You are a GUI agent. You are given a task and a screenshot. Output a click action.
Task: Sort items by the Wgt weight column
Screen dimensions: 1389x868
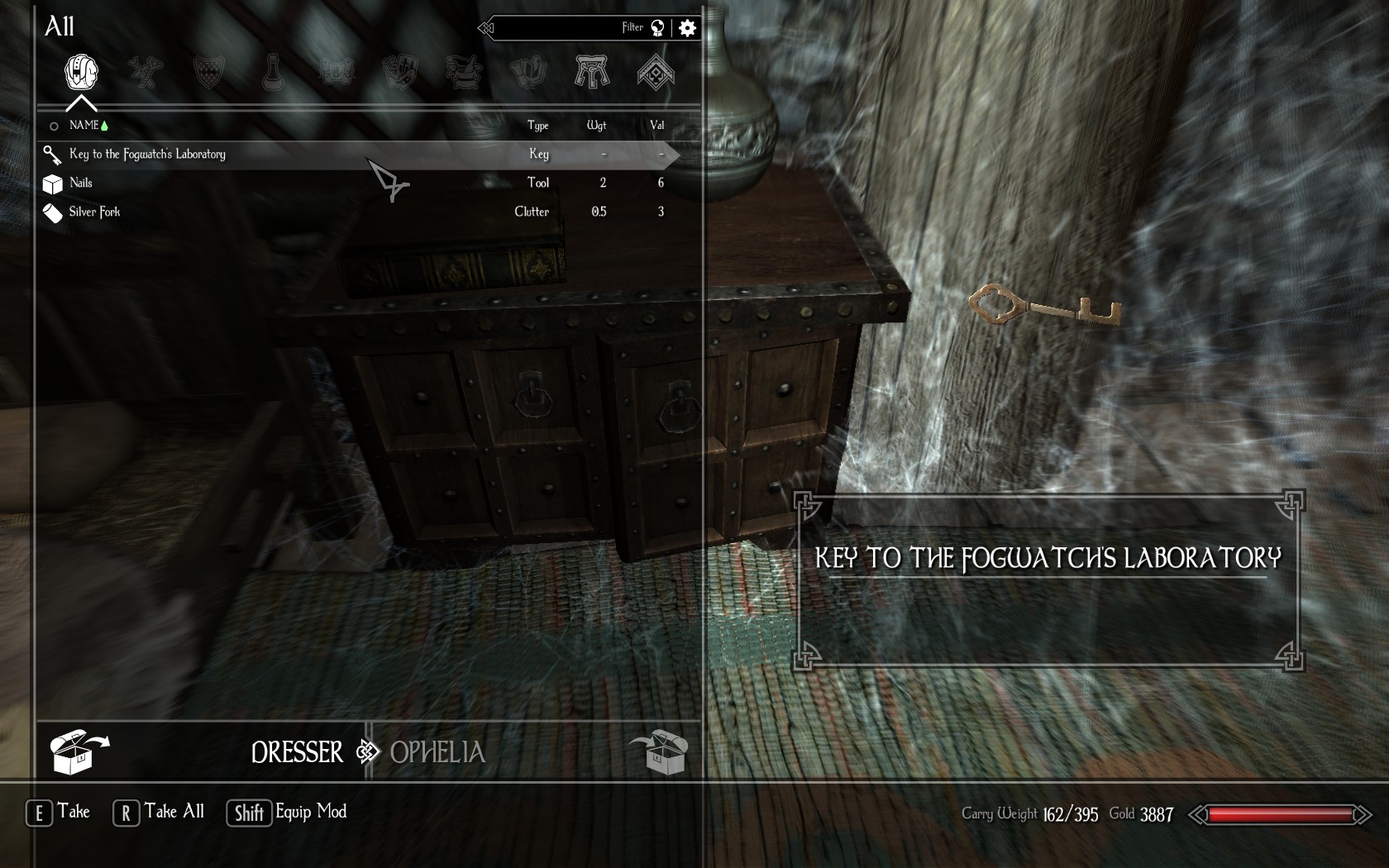click(596, 126)
